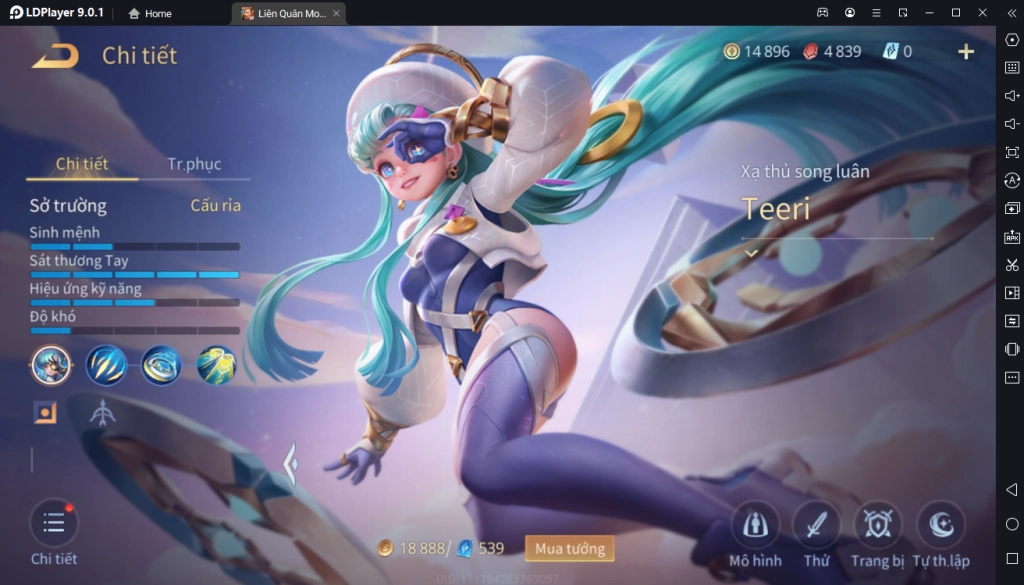Click the orange square item icon
Screen dimensions: 1024x585
point(45,412)
